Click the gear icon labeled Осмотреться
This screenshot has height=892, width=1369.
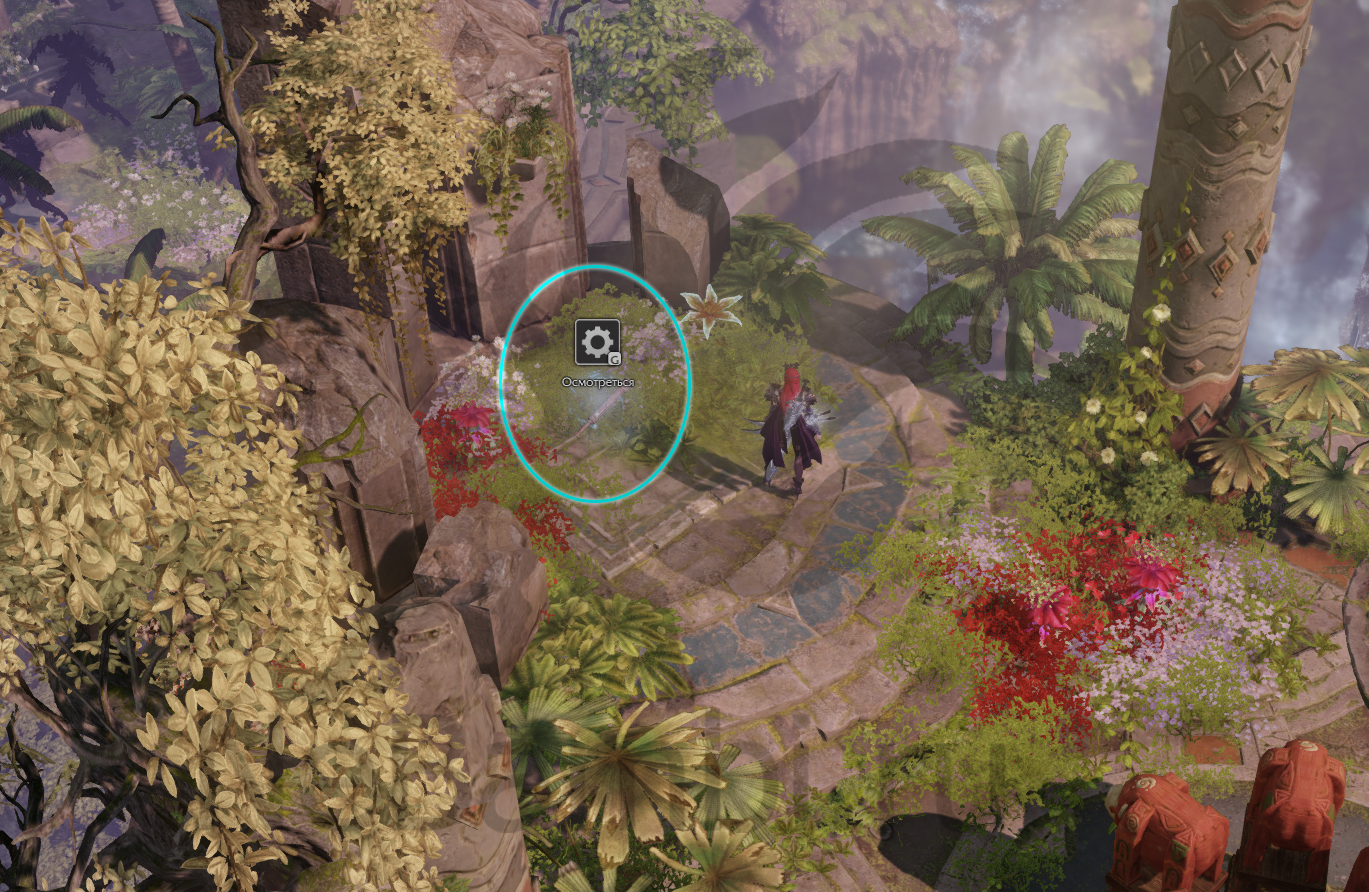597,343
